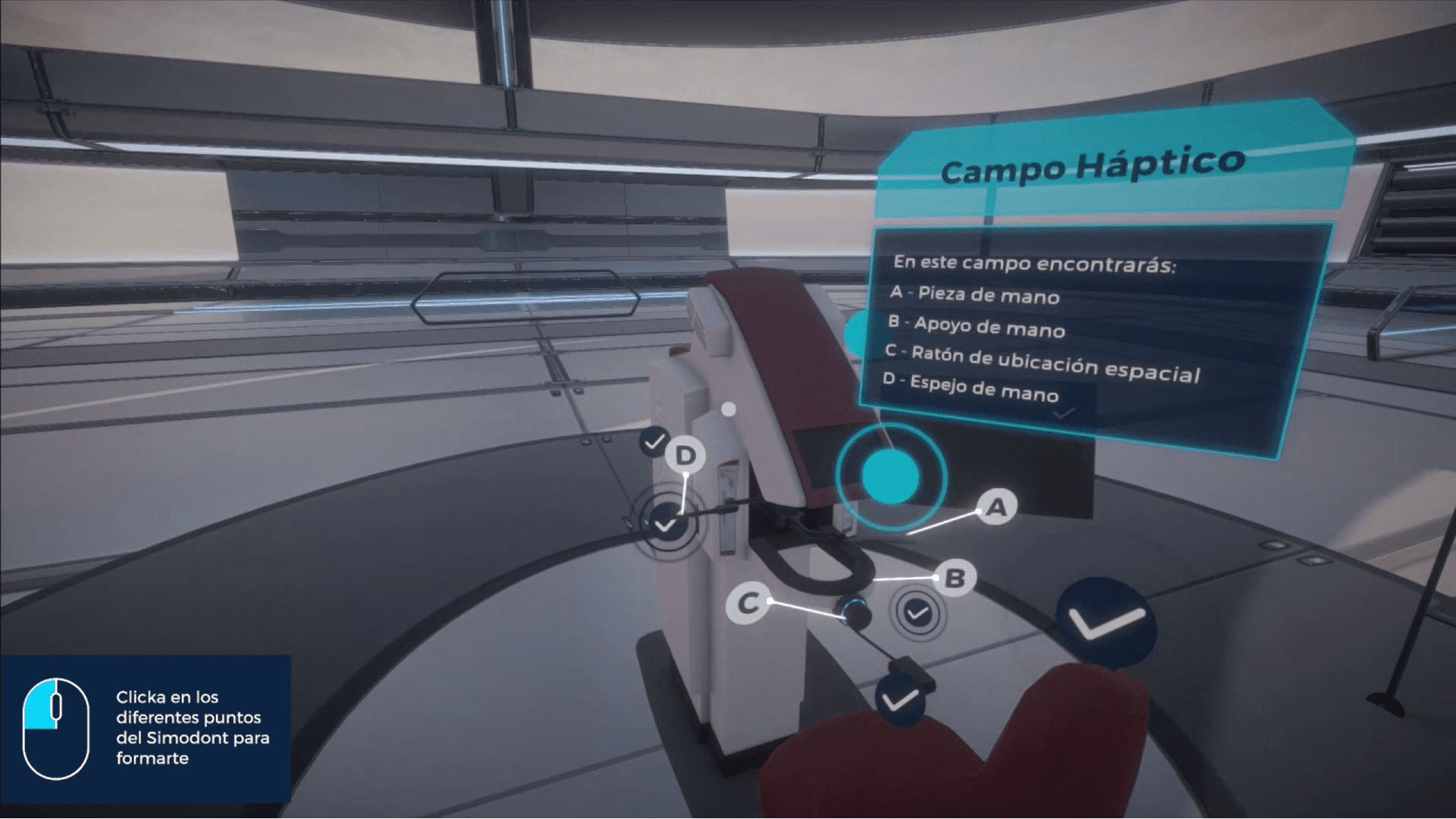This screenshot has width=1456, height=819.
Task: Select the small checkmark beside the D label
Action: (x=654, y=441)
